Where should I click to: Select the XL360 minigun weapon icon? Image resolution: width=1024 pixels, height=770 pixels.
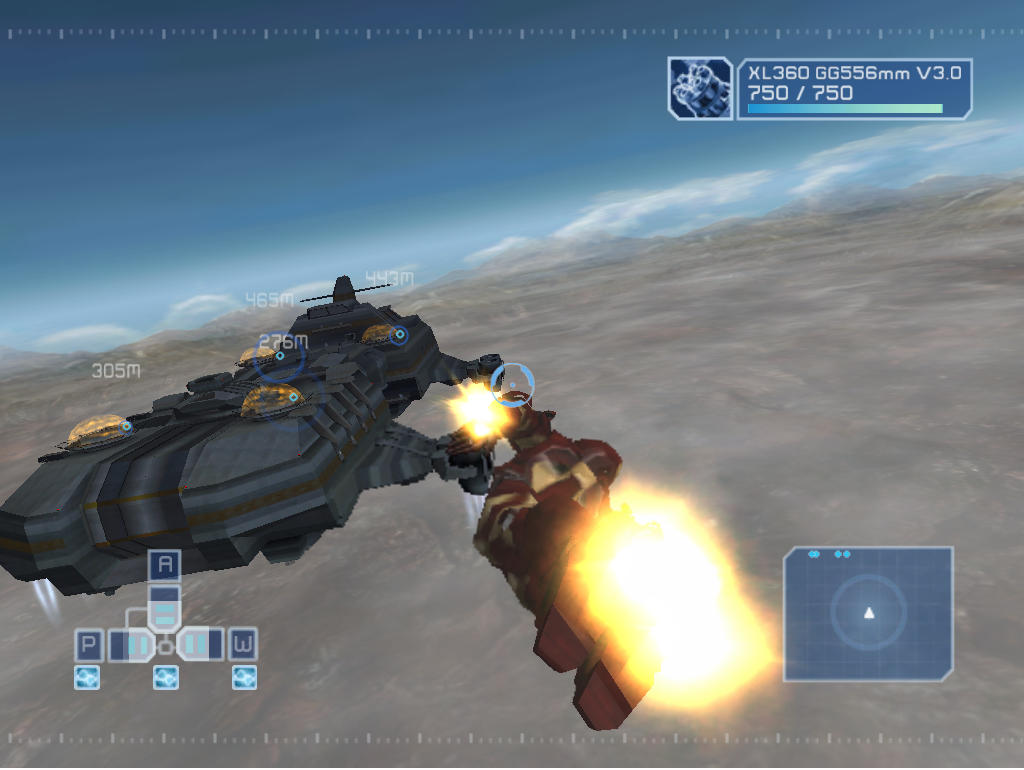click(x=700, y=88)
